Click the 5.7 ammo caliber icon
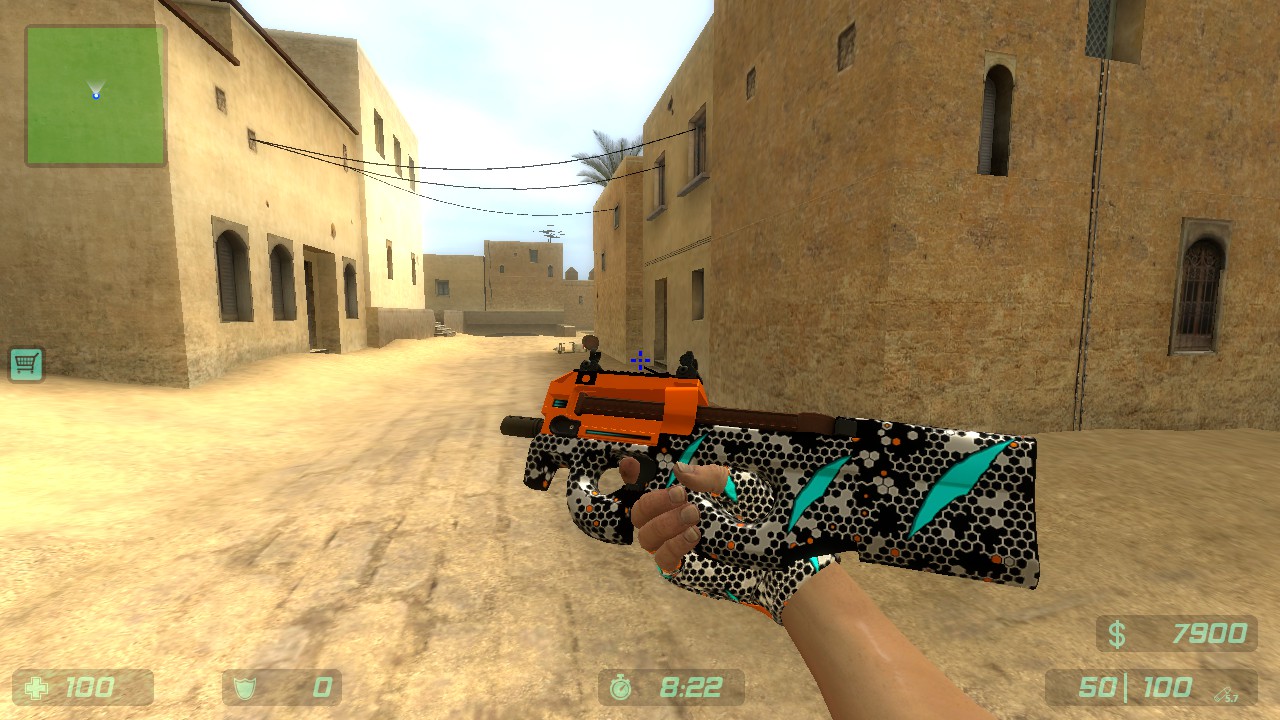This screenshot has width=1280, height=720. click(1225, 692)
